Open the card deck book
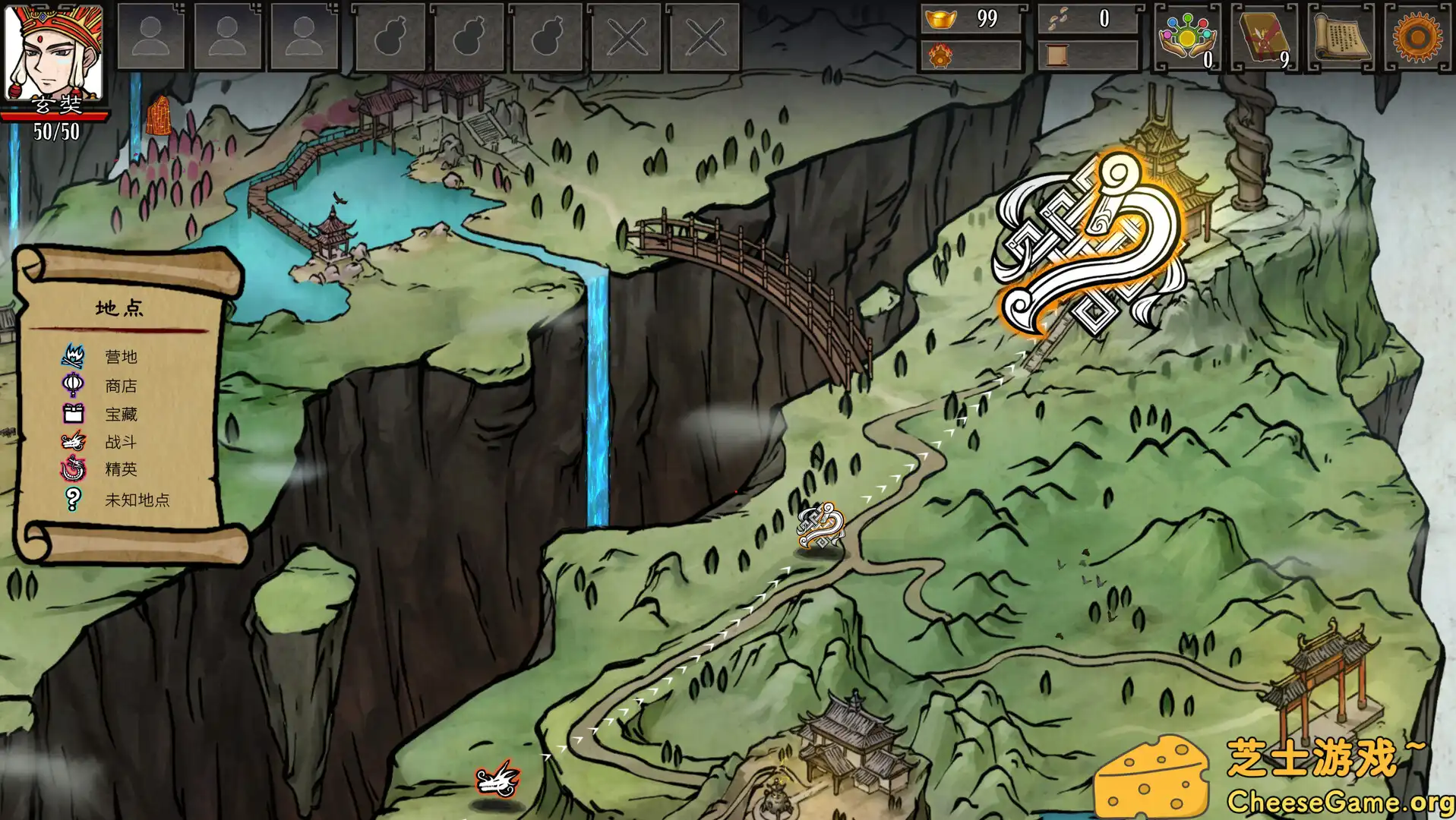The image size is (1456, 820). (1264, 36)
